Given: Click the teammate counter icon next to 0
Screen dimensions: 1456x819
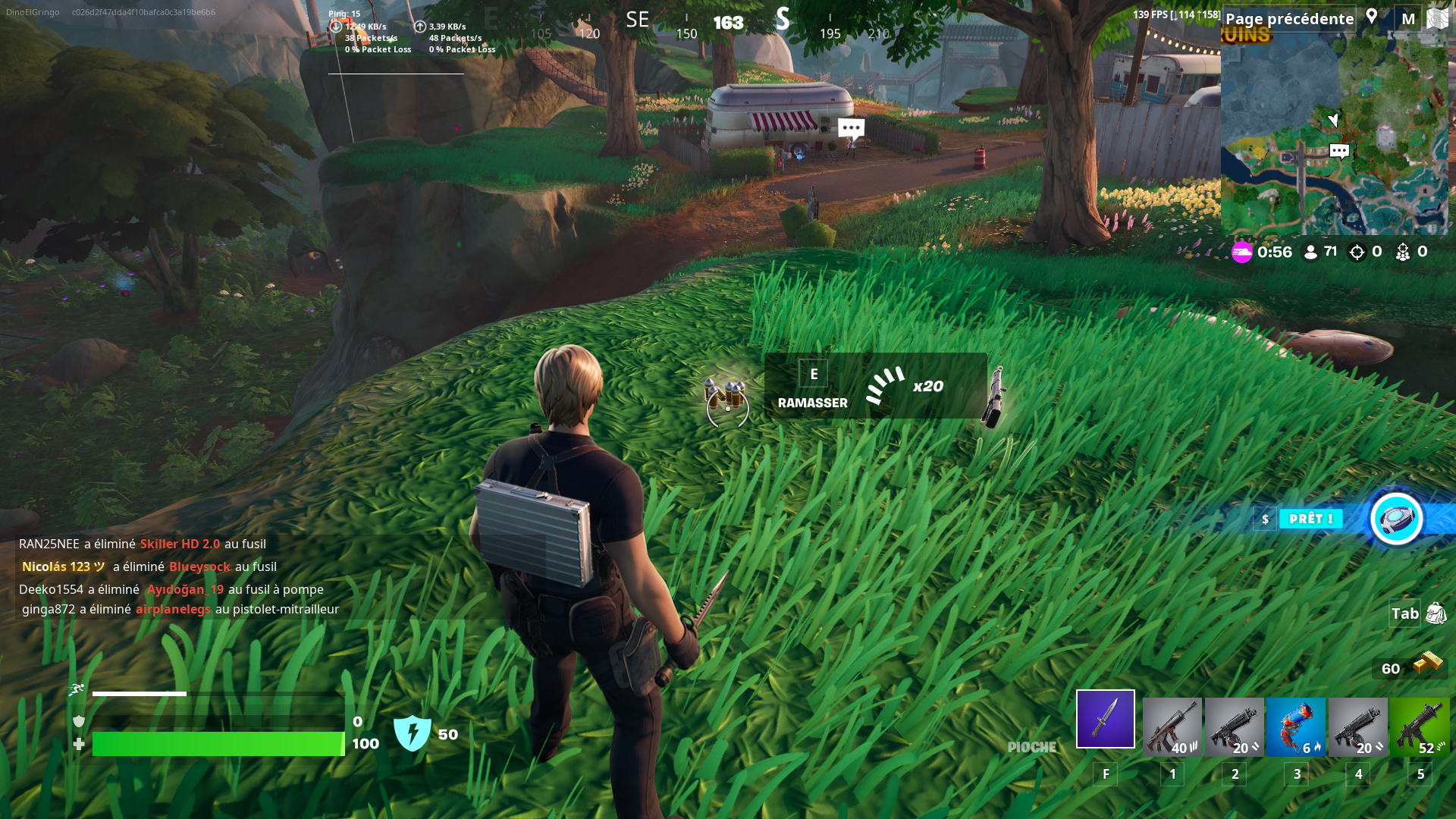Looking at the screenshot, I should [1403, 252].
